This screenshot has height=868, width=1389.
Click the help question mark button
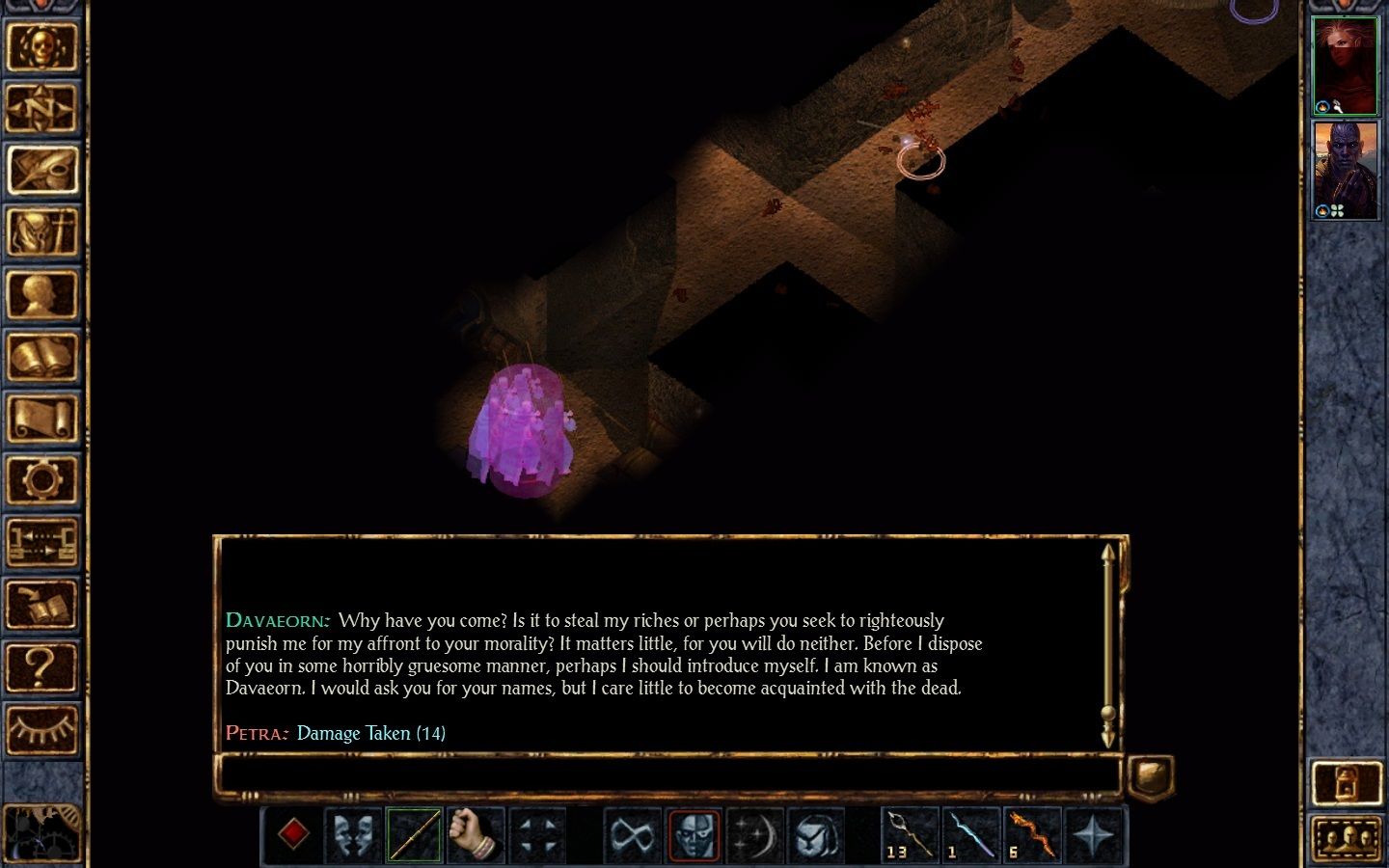coord(41,666)
